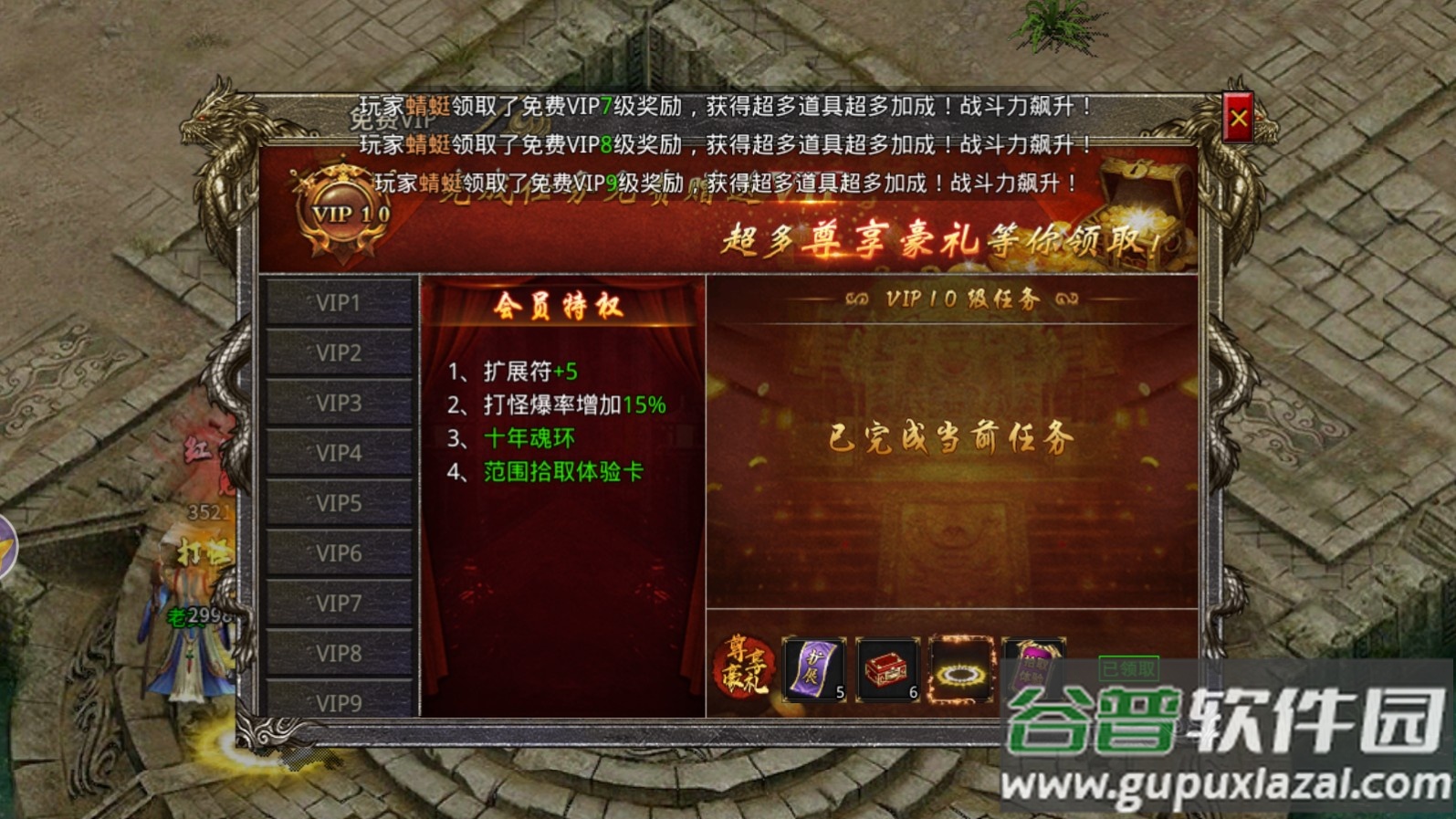
Task: Expand the VIP4 level entry
Action: [x=340, y=452]
